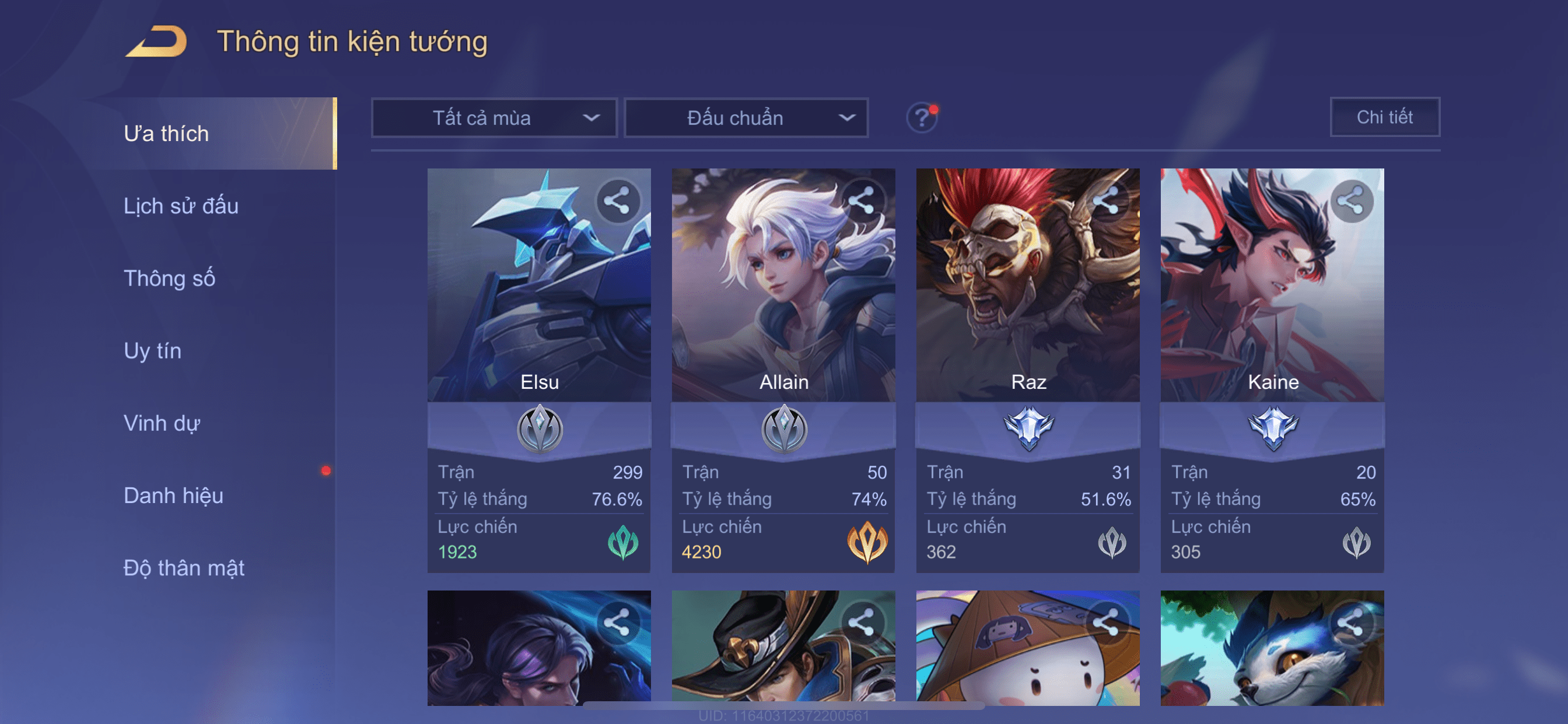This screenshot has width=1568, height=724.
Task: Go back using the gold arrow
Action: [x=157, y=41]
